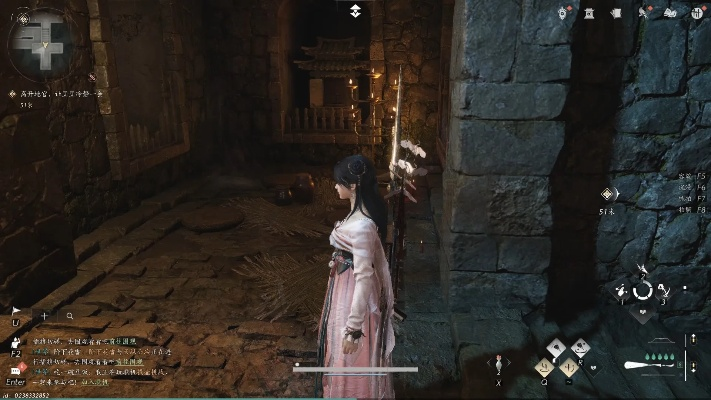The height and width of the screenshot is (400, 711).
Task: Open the scroll journal icon
Action: [616, 12]
